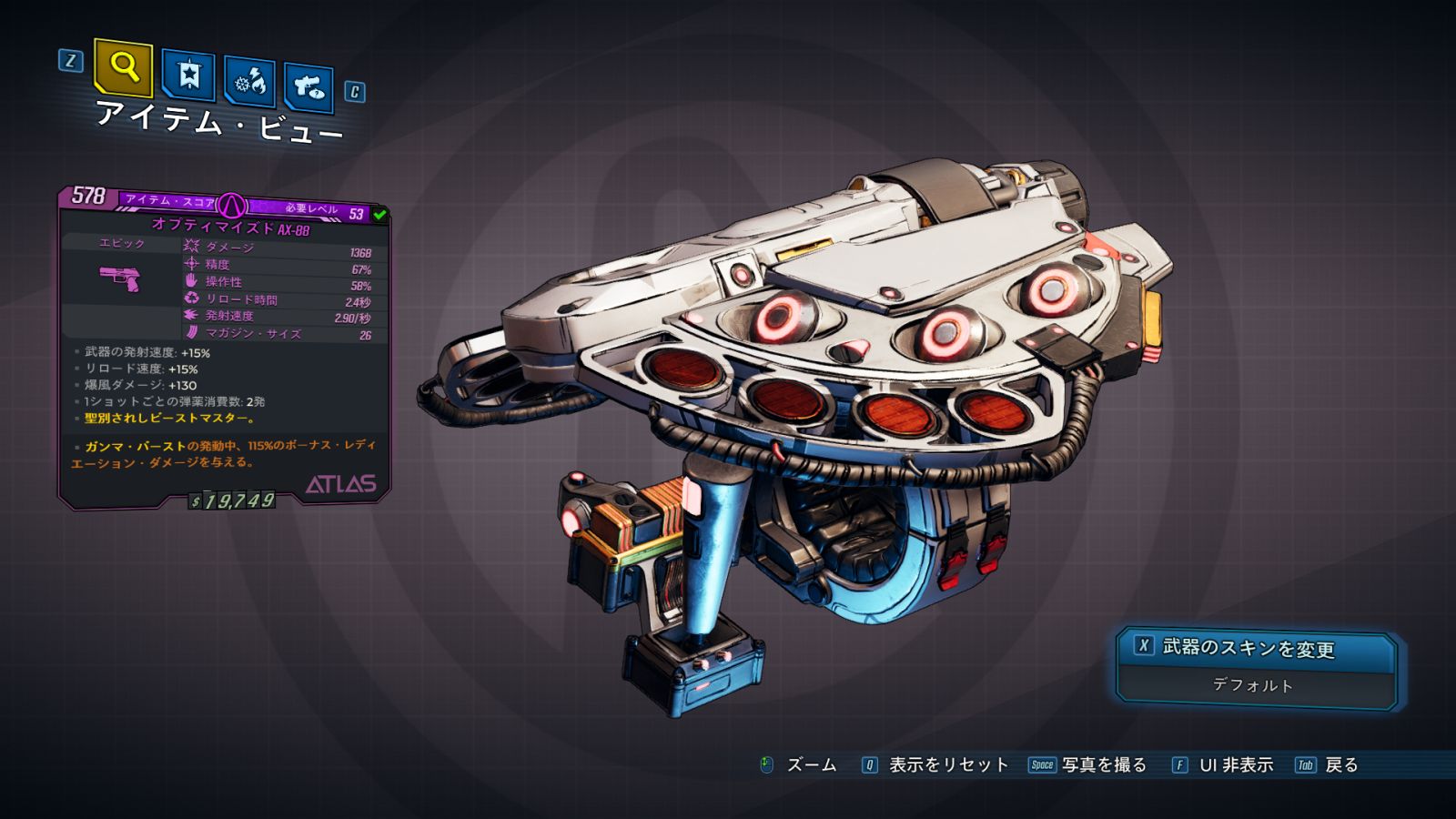Hide the UI overlay
This screenshot has width=1456, height=819.
coord(1223,765)
